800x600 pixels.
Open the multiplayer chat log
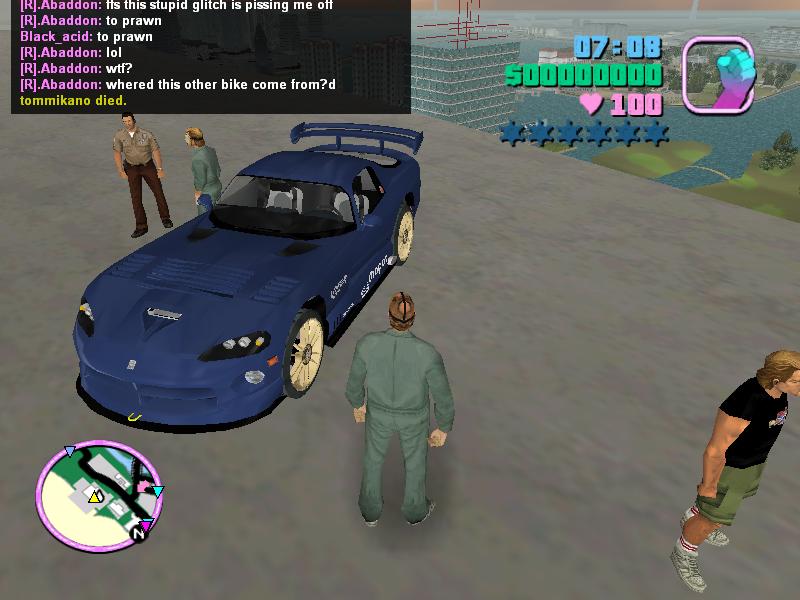(210, 55)
